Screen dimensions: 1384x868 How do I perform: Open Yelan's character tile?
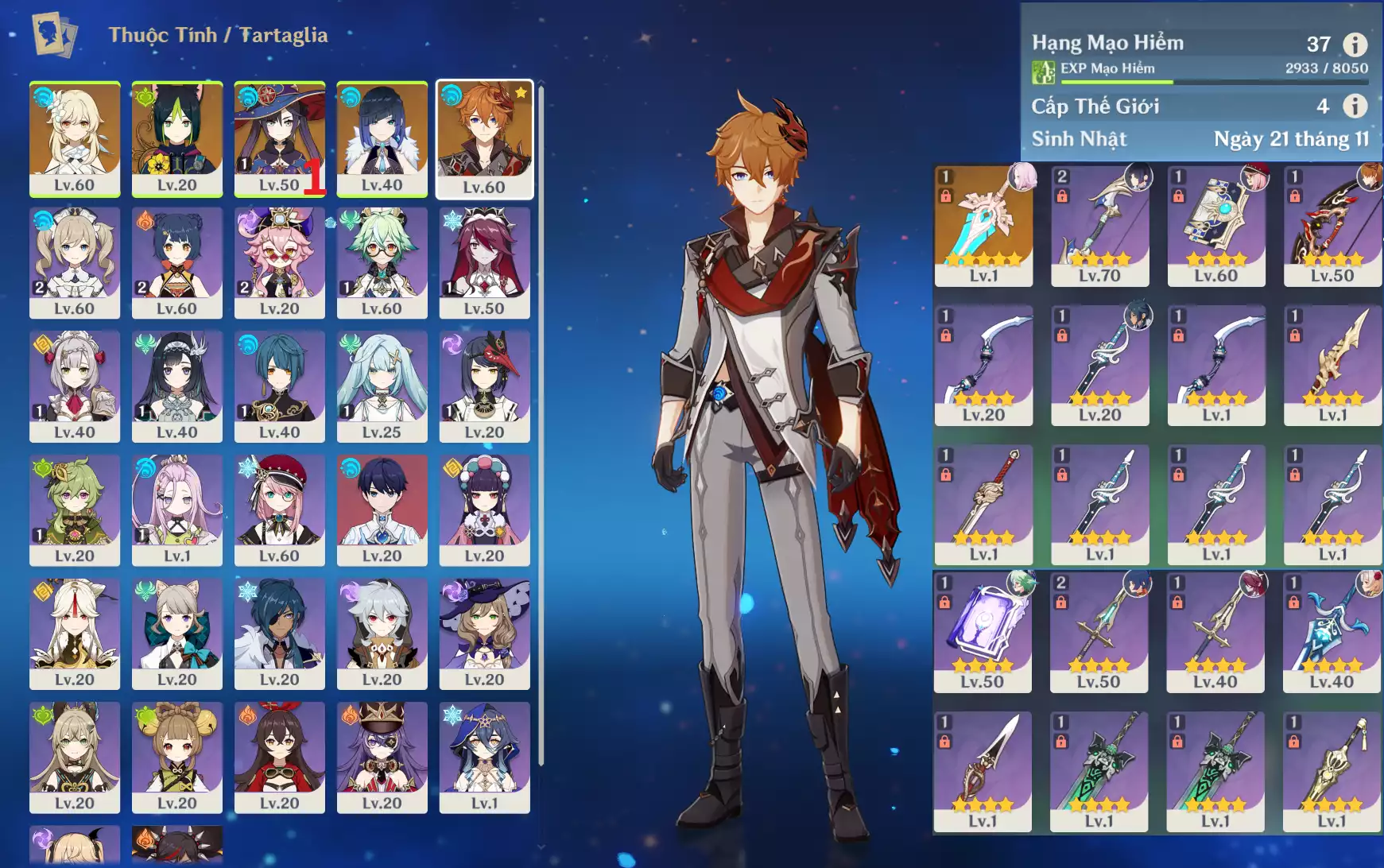382,138
